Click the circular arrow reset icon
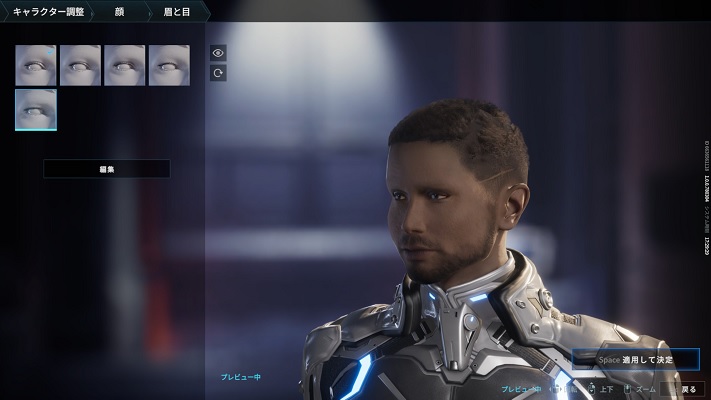711x400 pixels. point(218,73)
